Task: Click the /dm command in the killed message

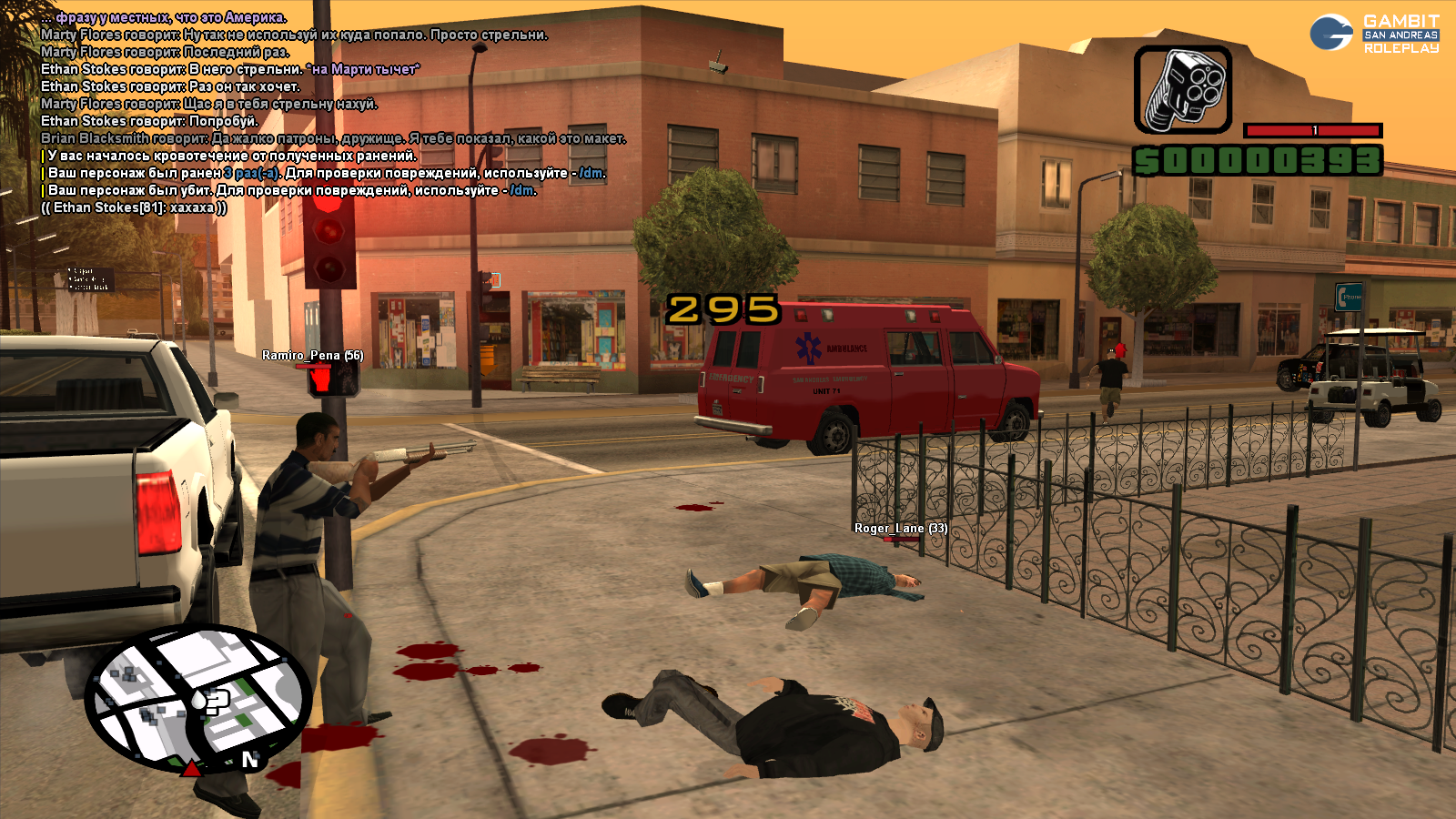Action: click(522, 190)
